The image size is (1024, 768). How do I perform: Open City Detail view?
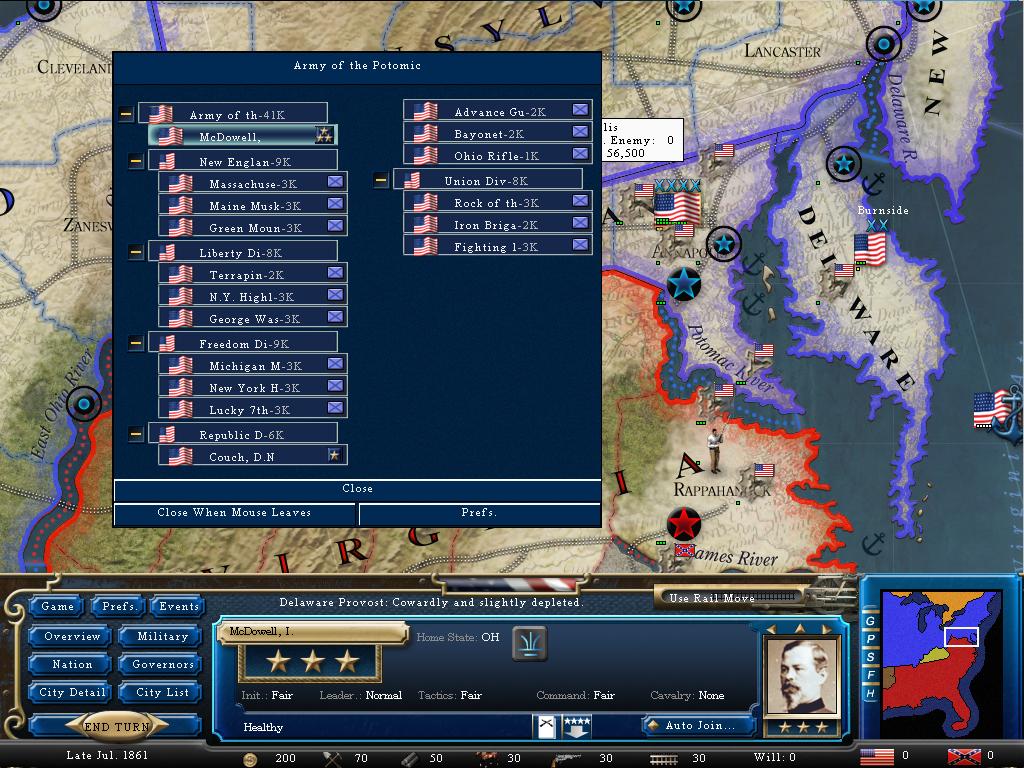72,692
